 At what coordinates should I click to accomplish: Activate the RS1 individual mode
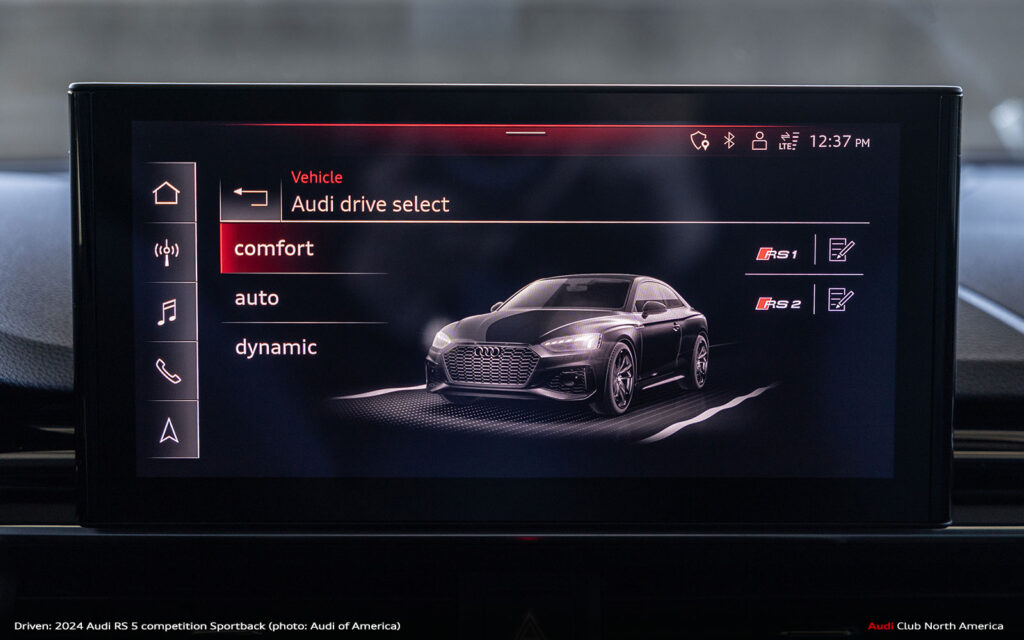[777, 253]
